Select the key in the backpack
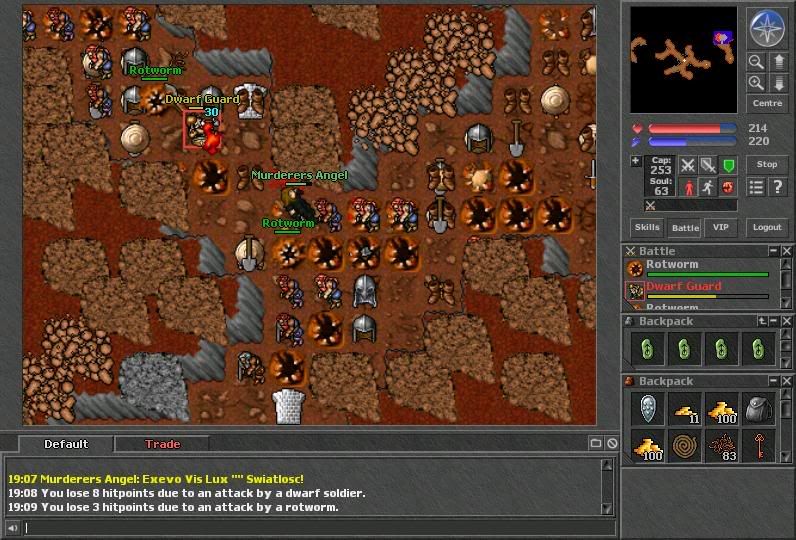Screen dimensions: 796x540 coord(758,445)
